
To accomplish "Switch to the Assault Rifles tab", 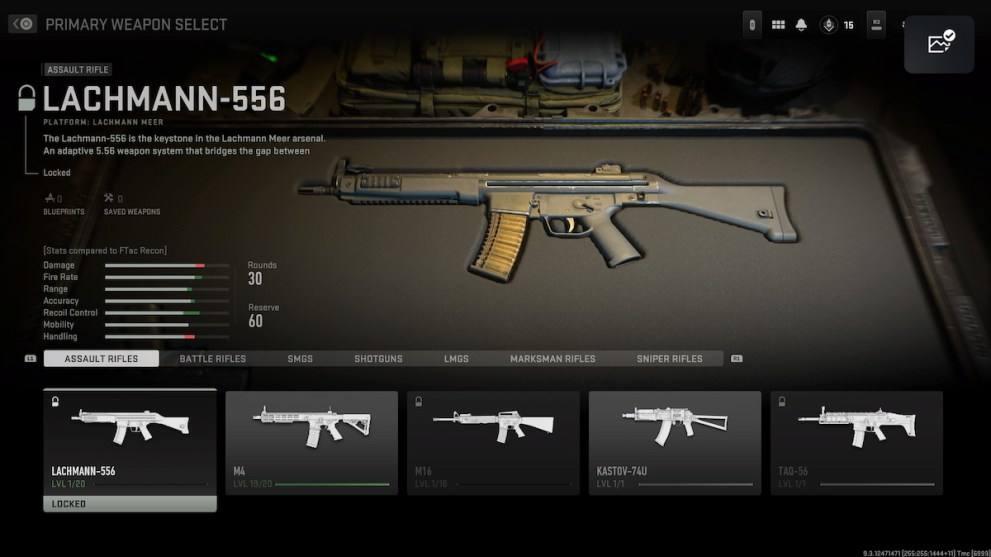I will [101, 358].
